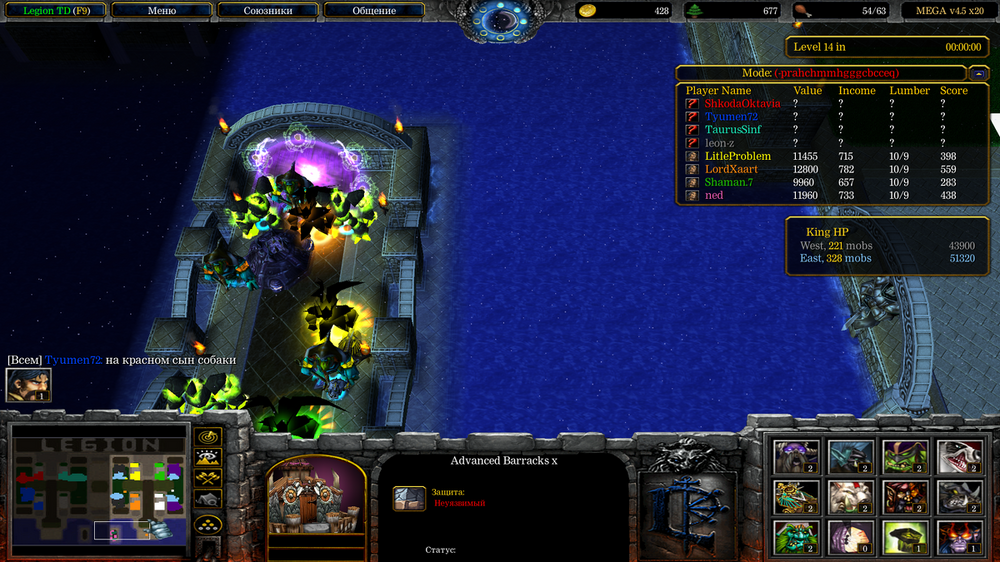Open the formation toggle button
This screenshot has height=562, width=1000.
point(208,523)
